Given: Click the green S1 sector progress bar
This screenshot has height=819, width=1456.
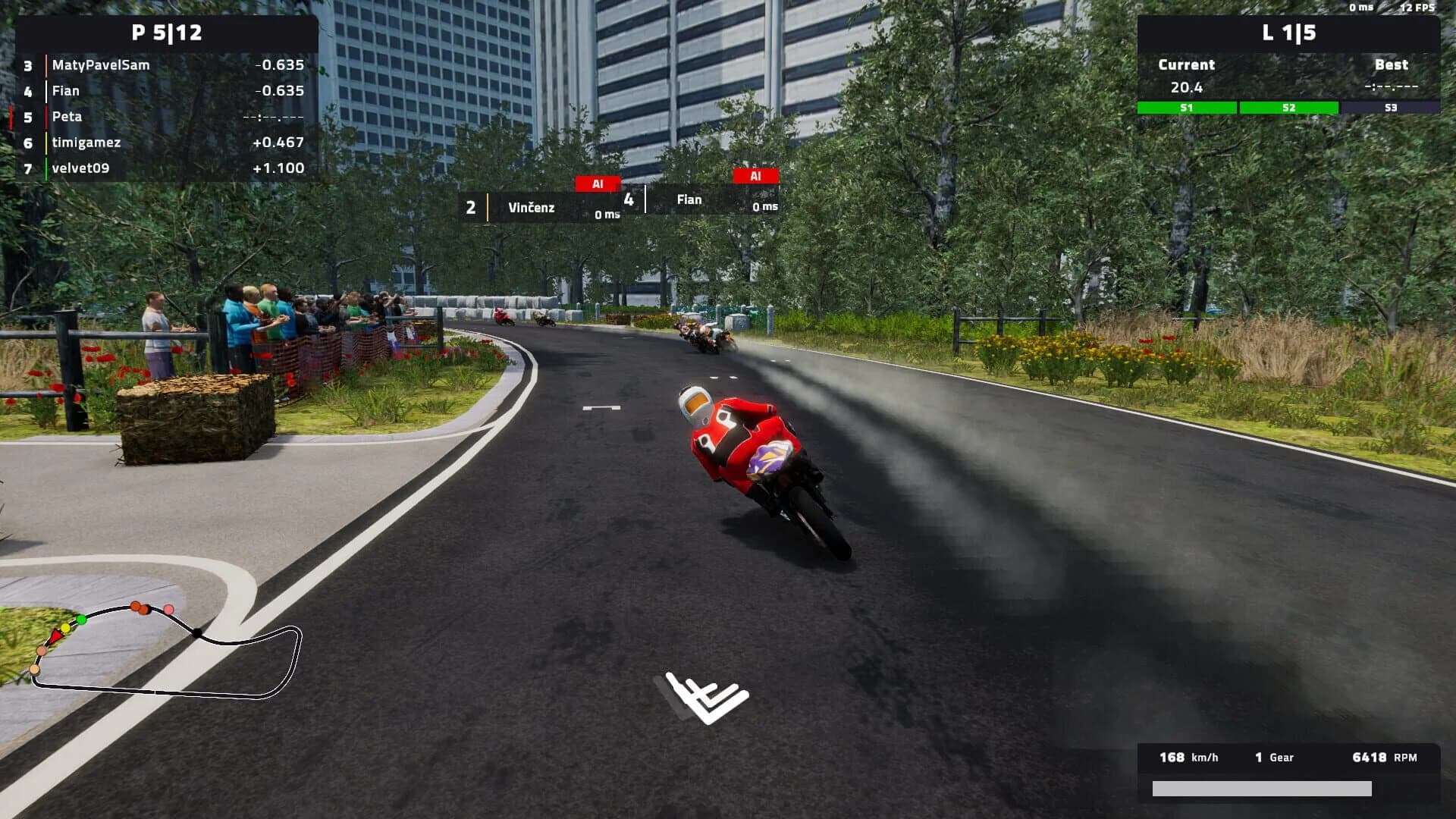Looking at the screenshot, I should tap(1185, 108).
